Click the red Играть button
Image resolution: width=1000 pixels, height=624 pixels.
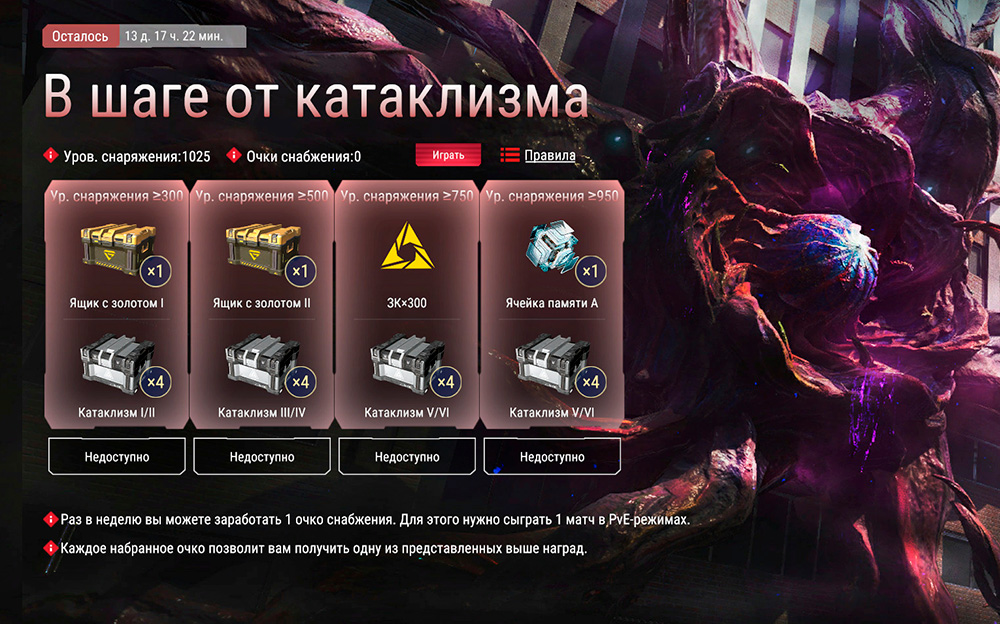(x=448, y=155)
